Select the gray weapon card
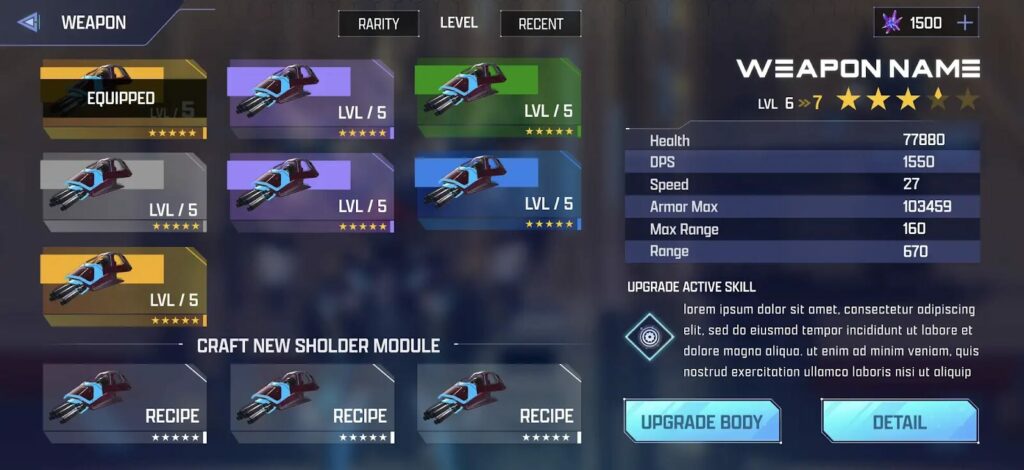This screenshot has width=1024, height=470. click(123, 193)
